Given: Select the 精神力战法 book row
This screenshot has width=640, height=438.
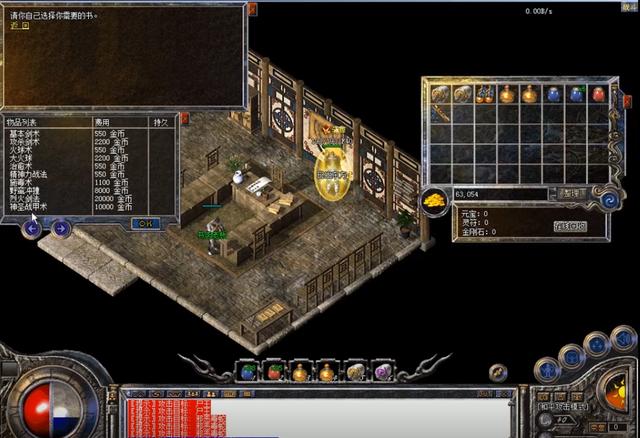Looking at the screenshot, I should click(x=30, y=174).
